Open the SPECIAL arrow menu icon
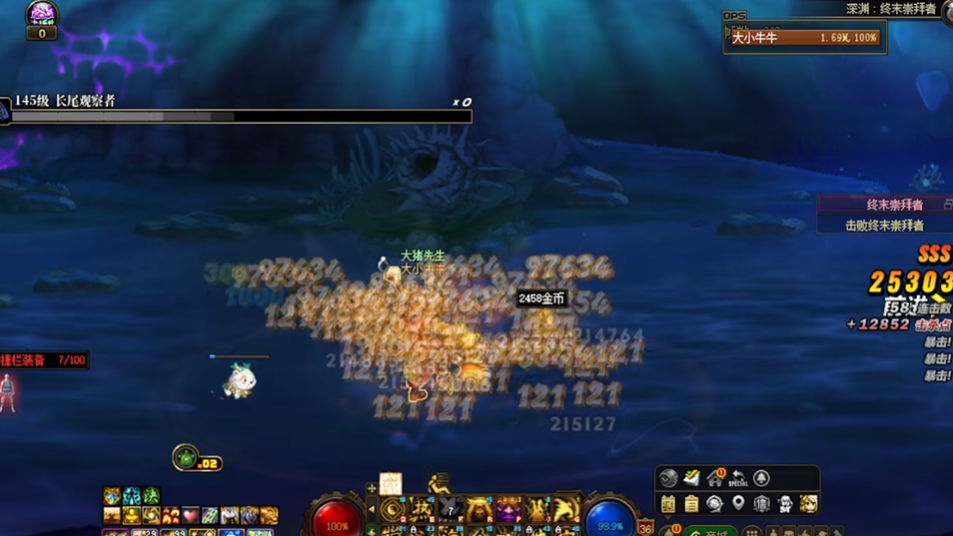The width and height of the screenshot is (953, 536). click(739, 478)
